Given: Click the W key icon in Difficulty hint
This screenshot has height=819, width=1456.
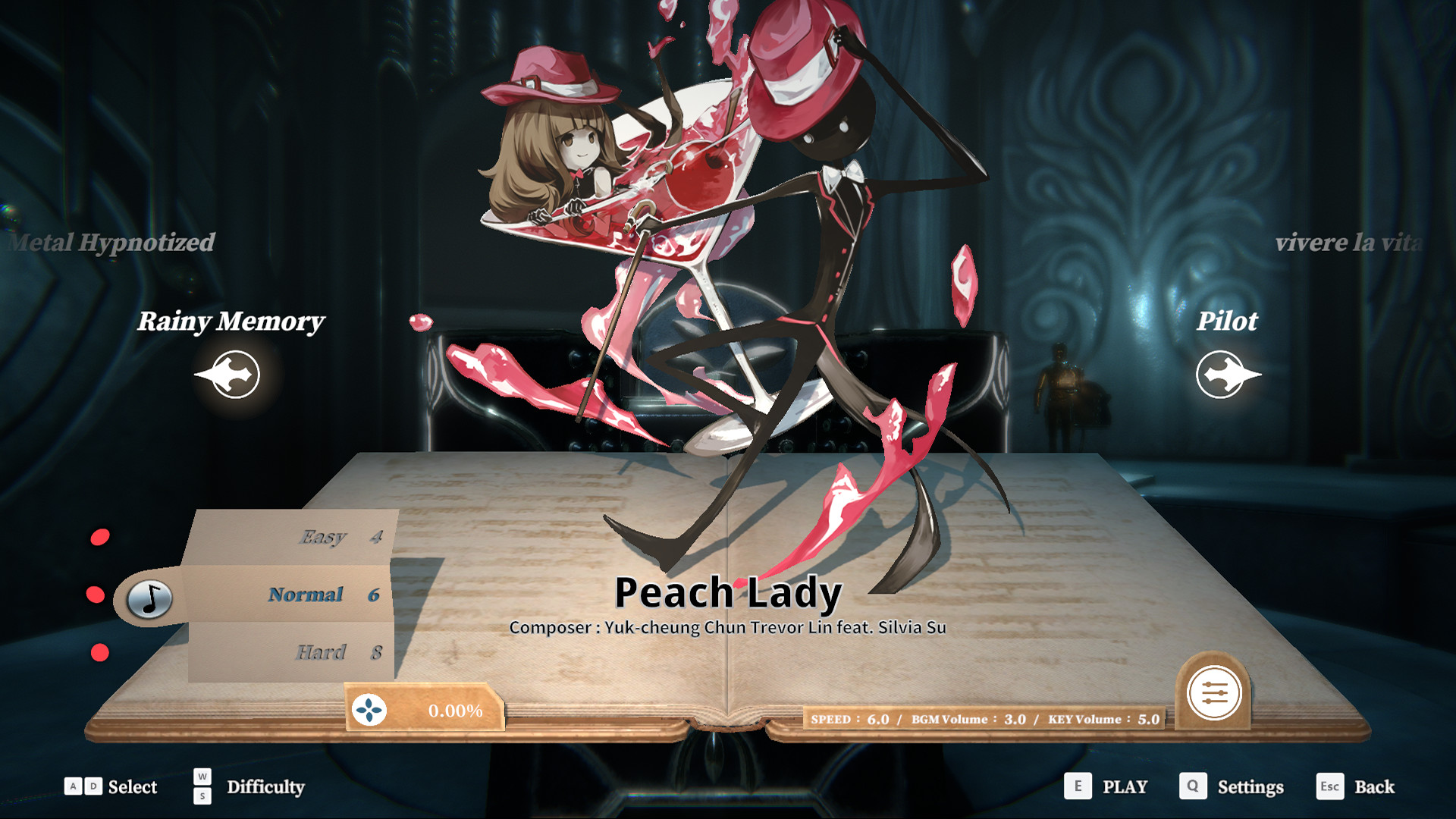Looking at the screenshot, I should [200, 778].
